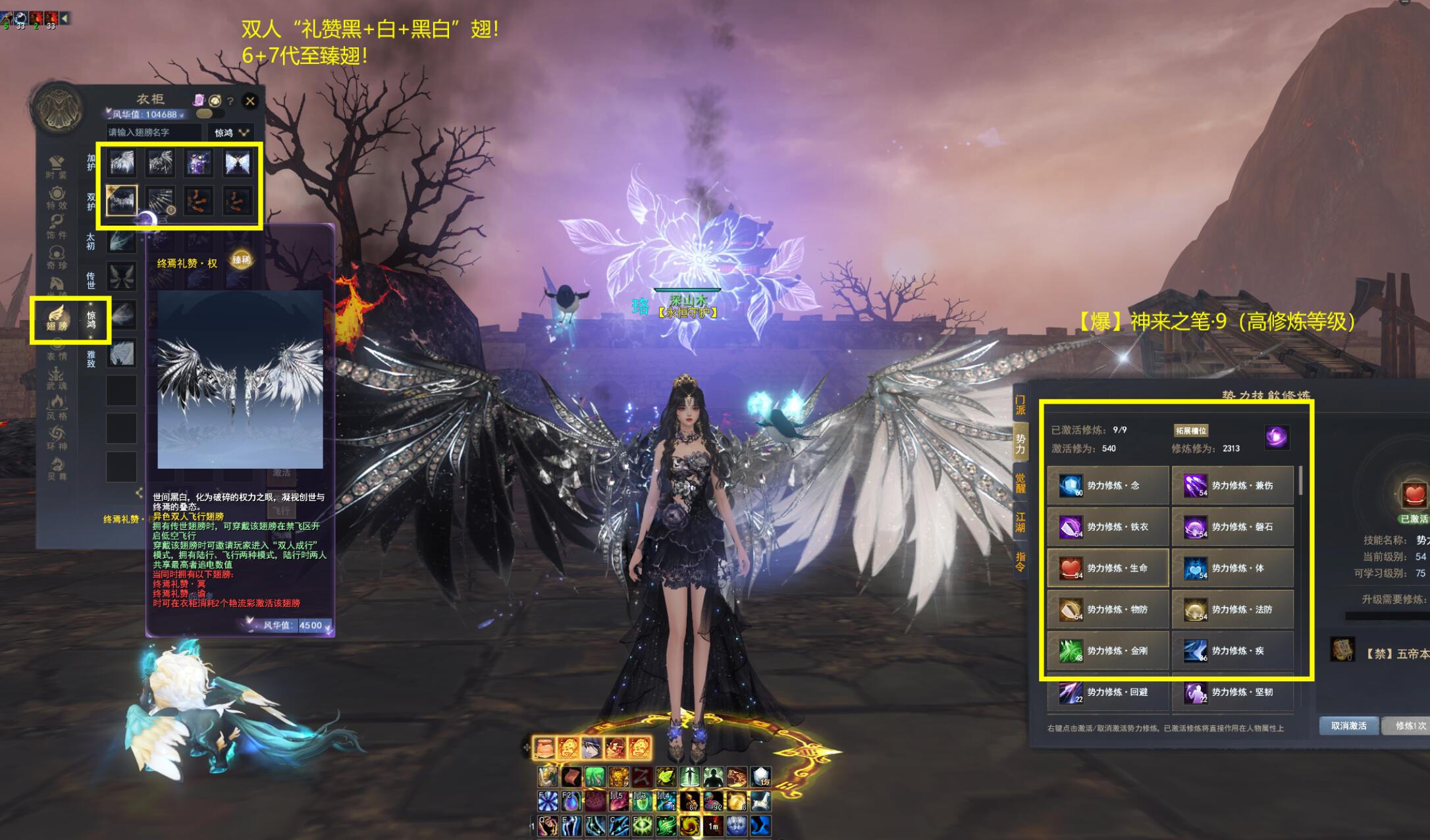The height and width of the screenshot is (840, 1430).
Task: Select the 势力修炼·生命 skill row
Action: coord(1107,568)
